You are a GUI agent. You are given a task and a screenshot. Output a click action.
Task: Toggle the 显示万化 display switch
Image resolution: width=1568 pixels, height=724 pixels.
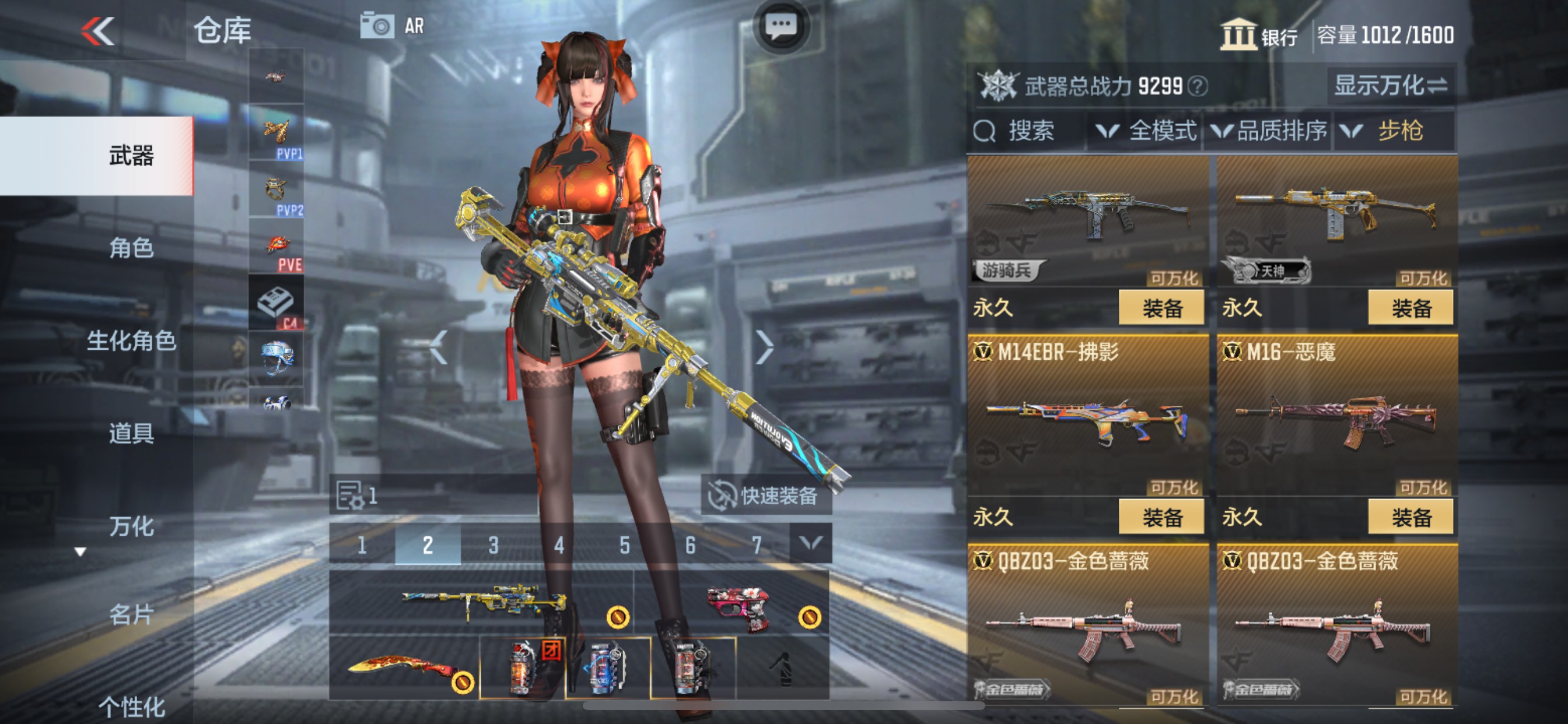click(1388, 86)
